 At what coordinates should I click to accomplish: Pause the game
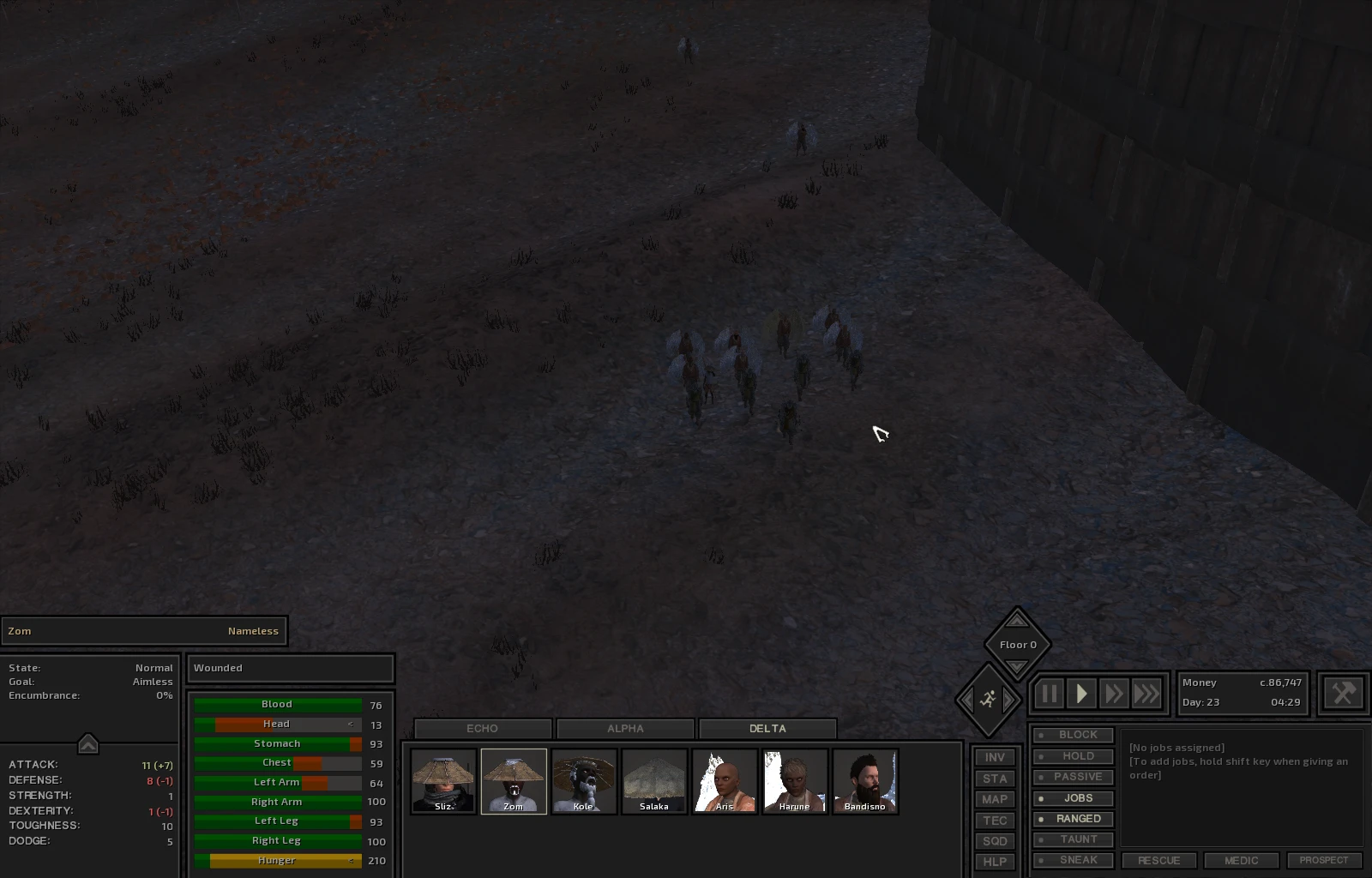1049,694
